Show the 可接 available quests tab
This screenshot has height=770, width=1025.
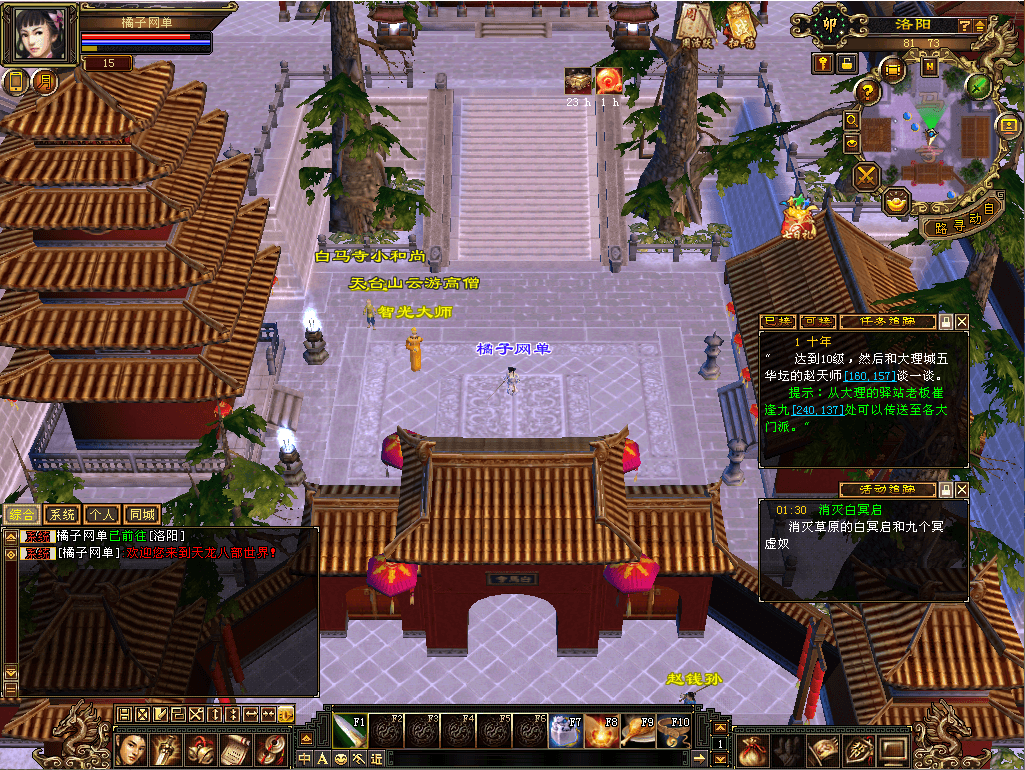(819, 322)
